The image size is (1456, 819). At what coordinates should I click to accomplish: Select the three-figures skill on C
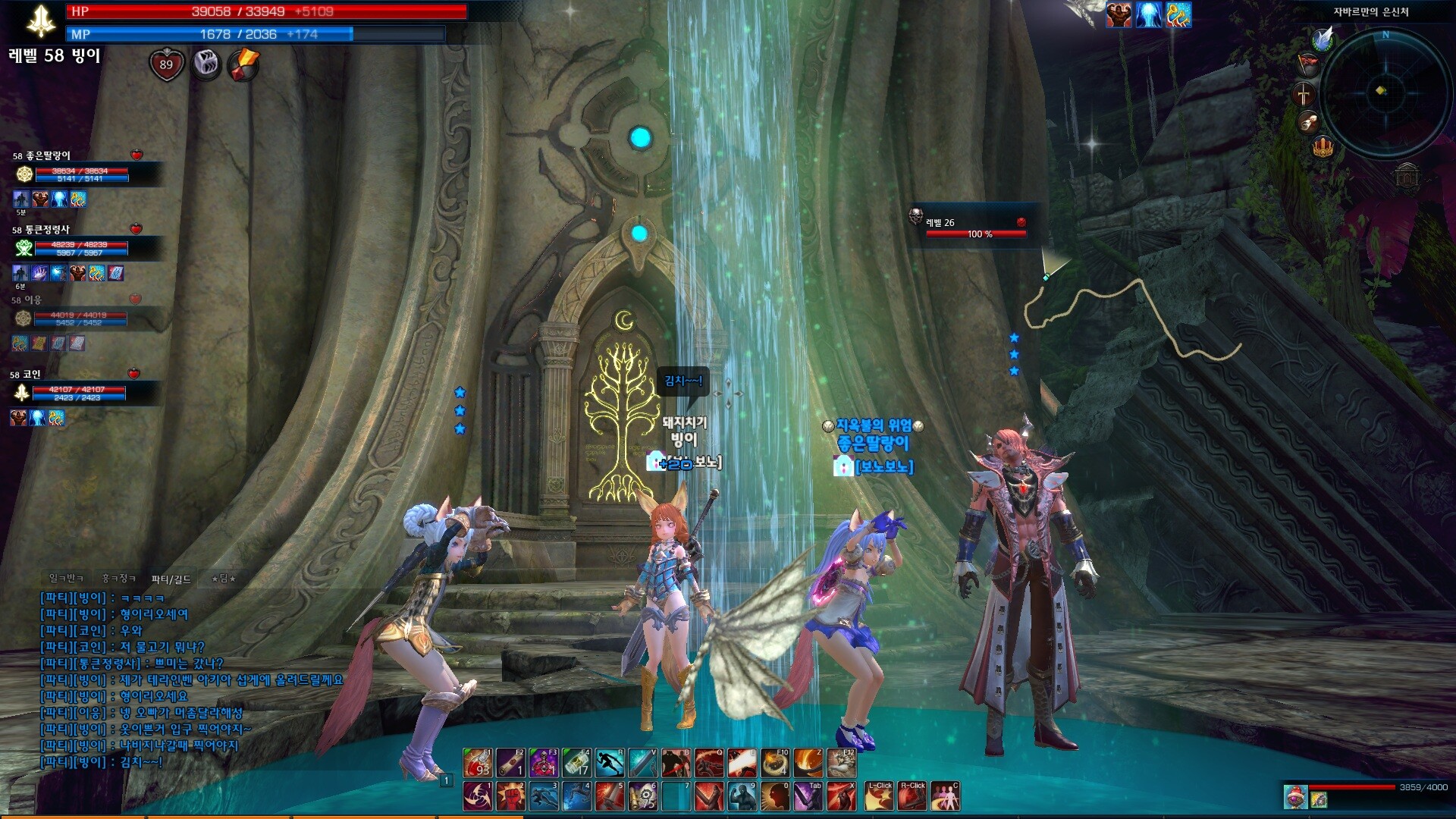coord(945,796)
